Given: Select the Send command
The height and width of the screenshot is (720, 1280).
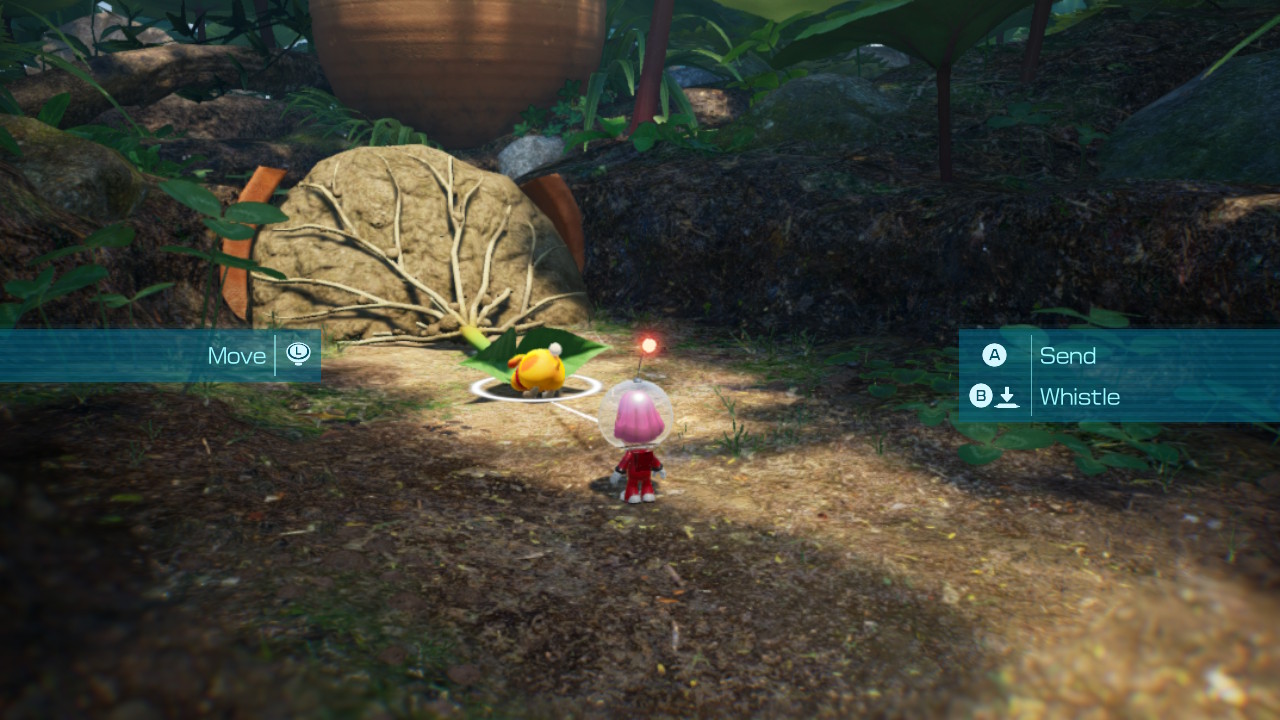Looking at the screenshot, I should pos(1068,355).
